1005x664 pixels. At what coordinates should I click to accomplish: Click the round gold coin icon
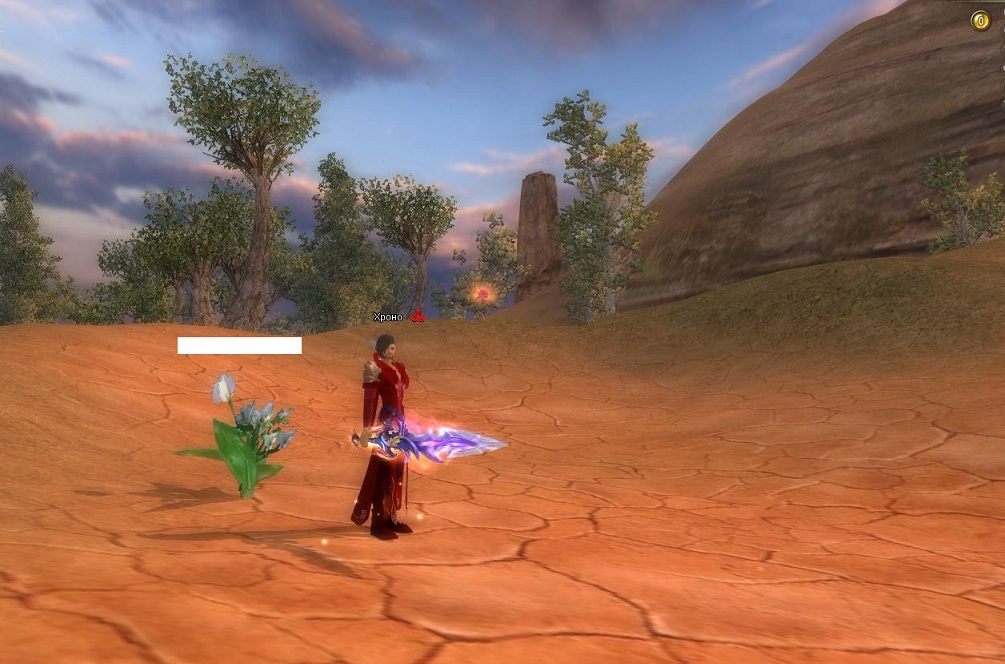click(980, 20)
